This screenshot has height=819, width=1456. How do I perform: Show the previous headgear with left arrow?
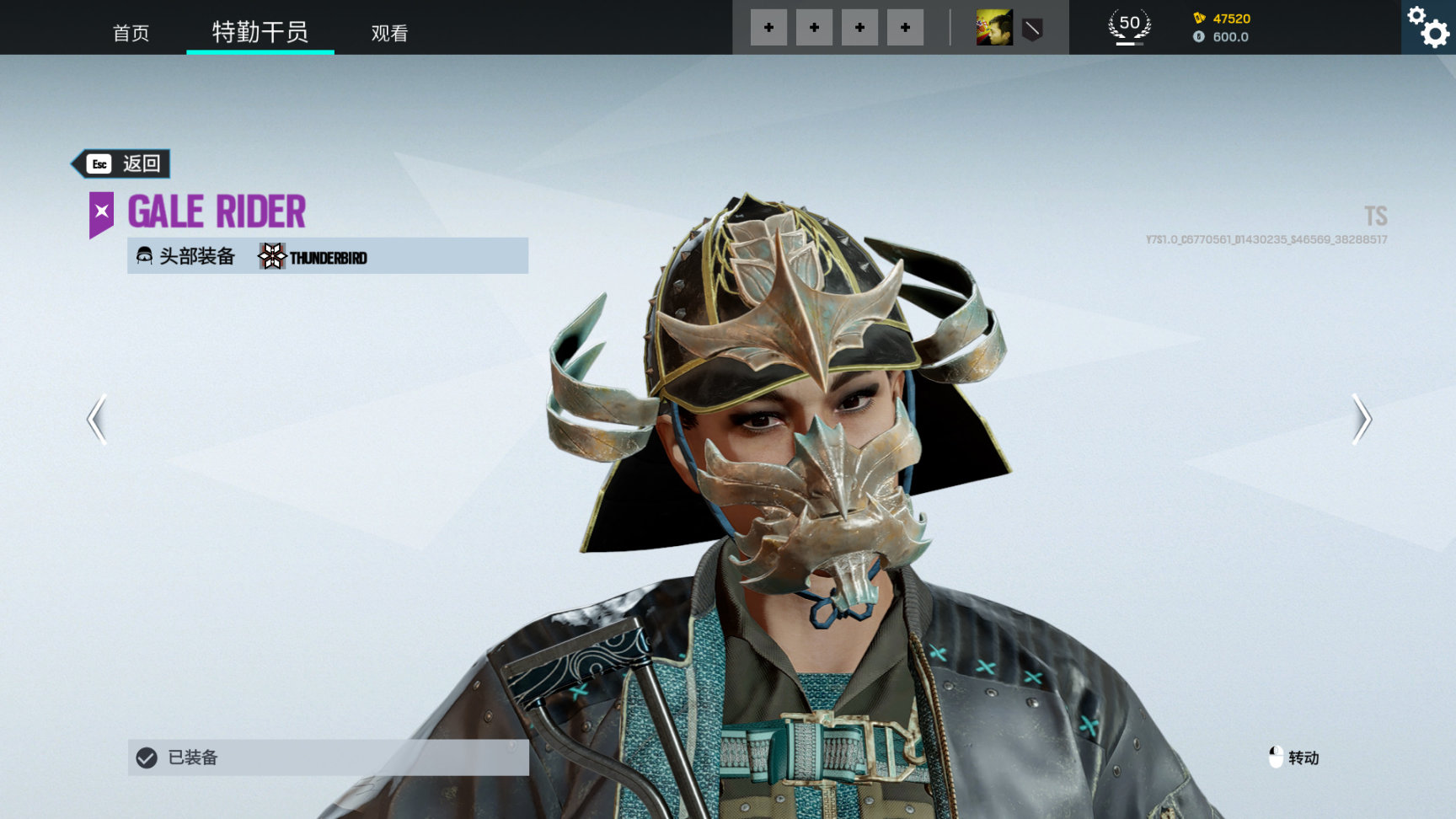click(x=98, y=419)
